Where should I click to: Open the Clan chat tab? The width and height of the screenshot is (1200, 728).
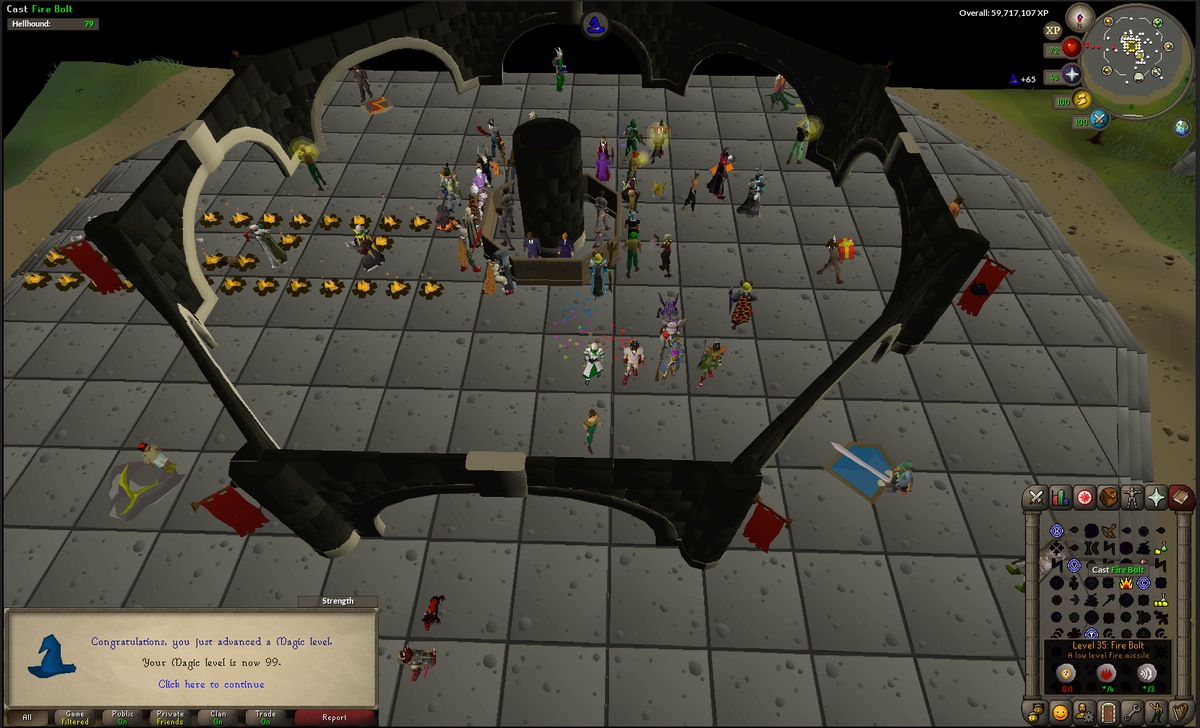[218, 717]
